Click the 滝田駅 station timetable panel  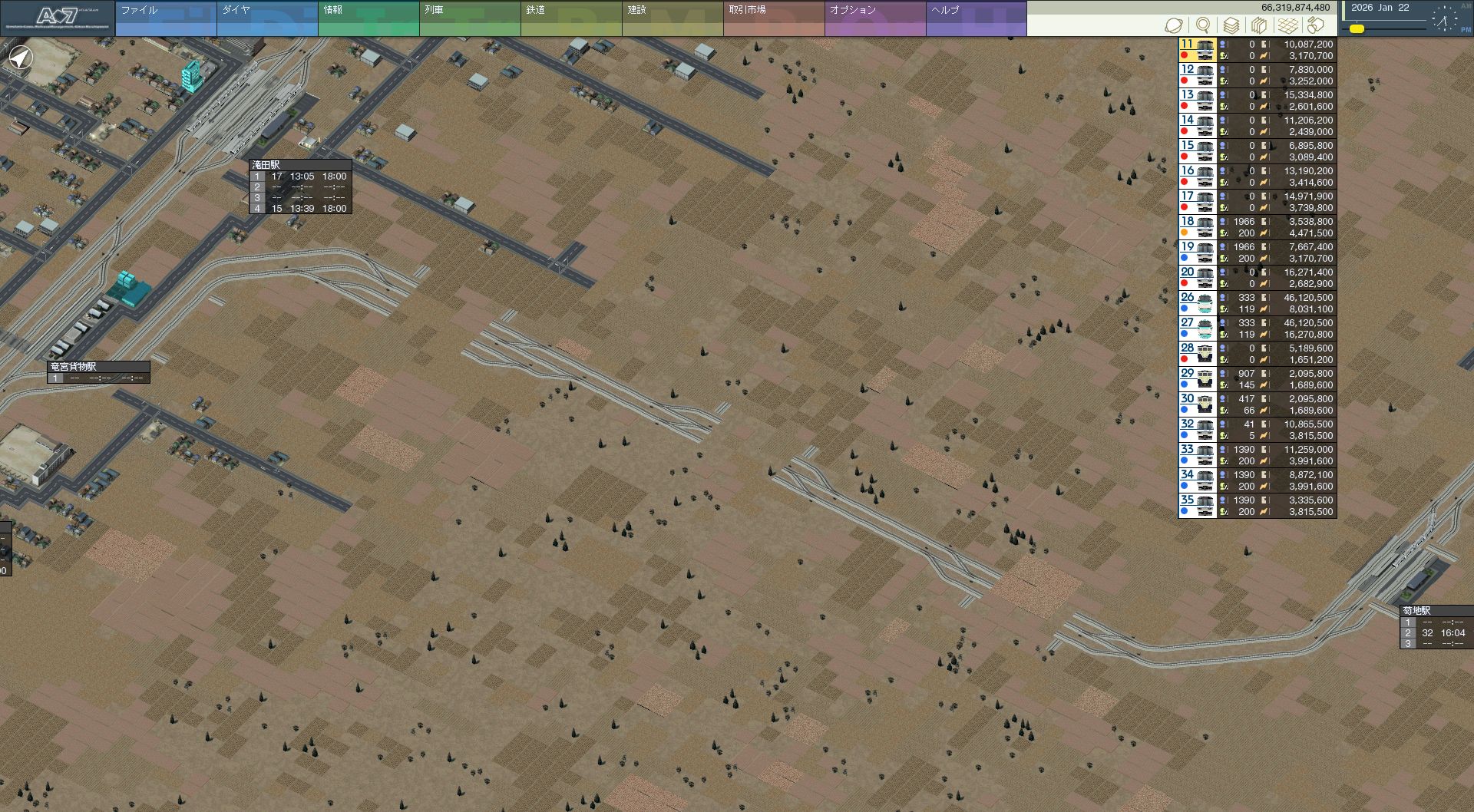click(300, 186)
